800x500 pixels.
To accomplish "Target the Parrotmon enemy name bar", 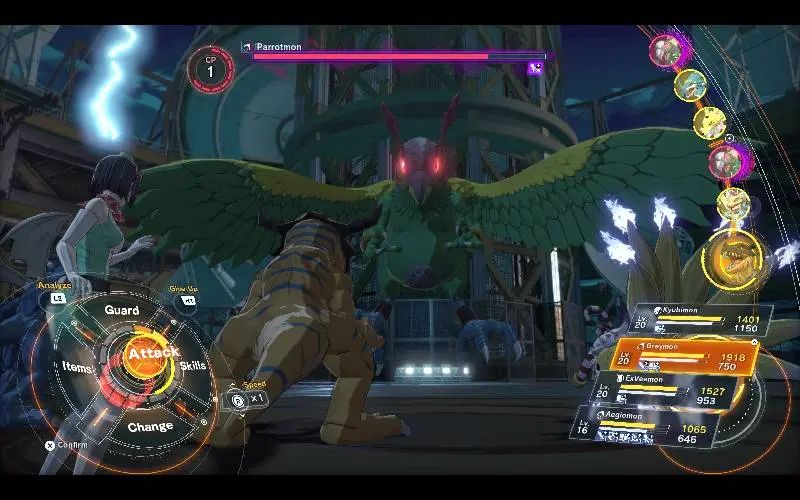I will click(396, 51).
